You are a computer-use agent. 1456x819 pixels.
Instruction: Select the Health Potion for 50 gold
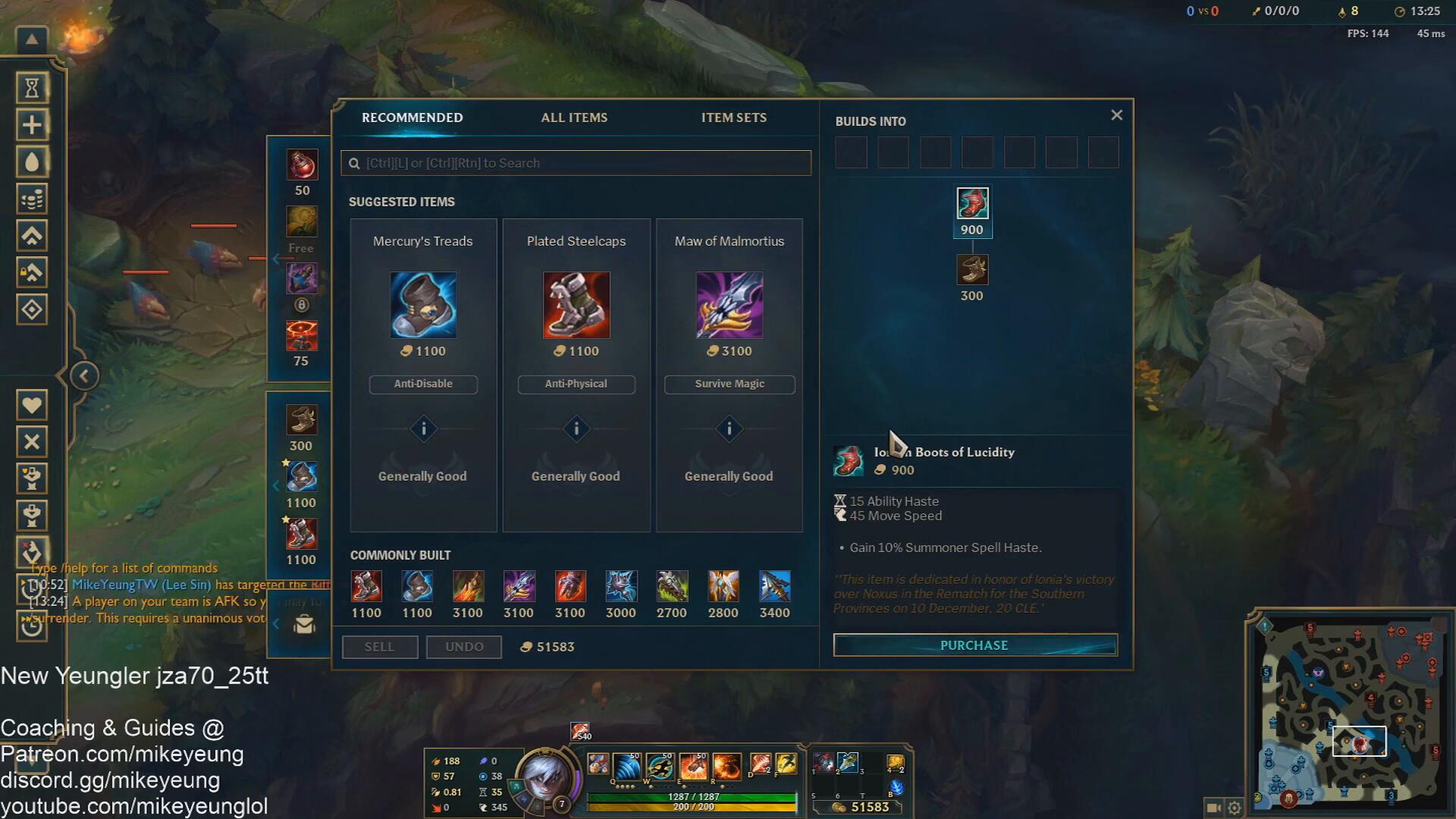(302, 165)
